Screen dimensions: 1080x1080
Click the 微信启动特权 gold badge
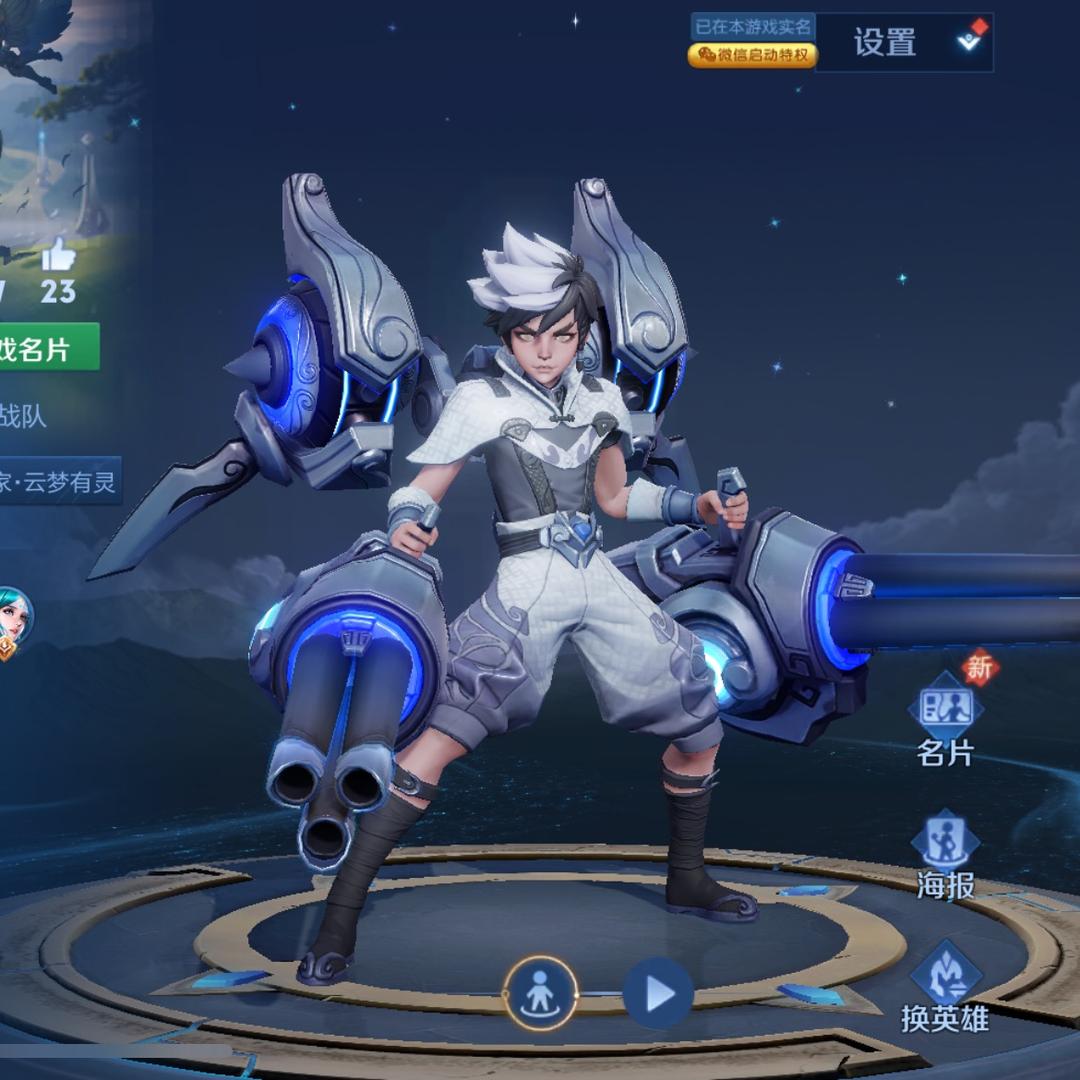[x=752, y=56]
